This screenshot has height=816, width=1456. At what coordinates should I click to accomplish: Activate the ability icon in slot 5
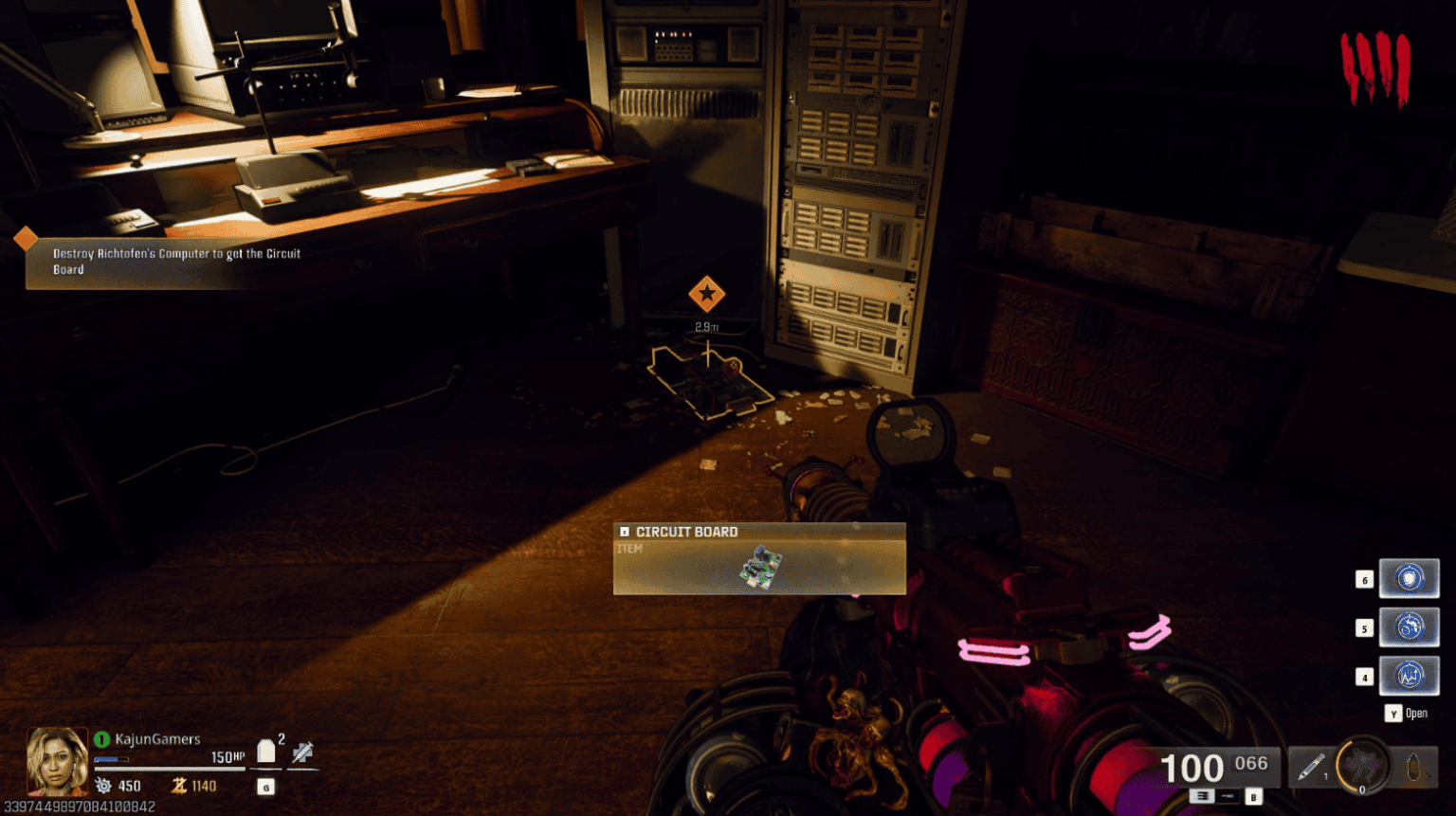tap(1409, 627)
